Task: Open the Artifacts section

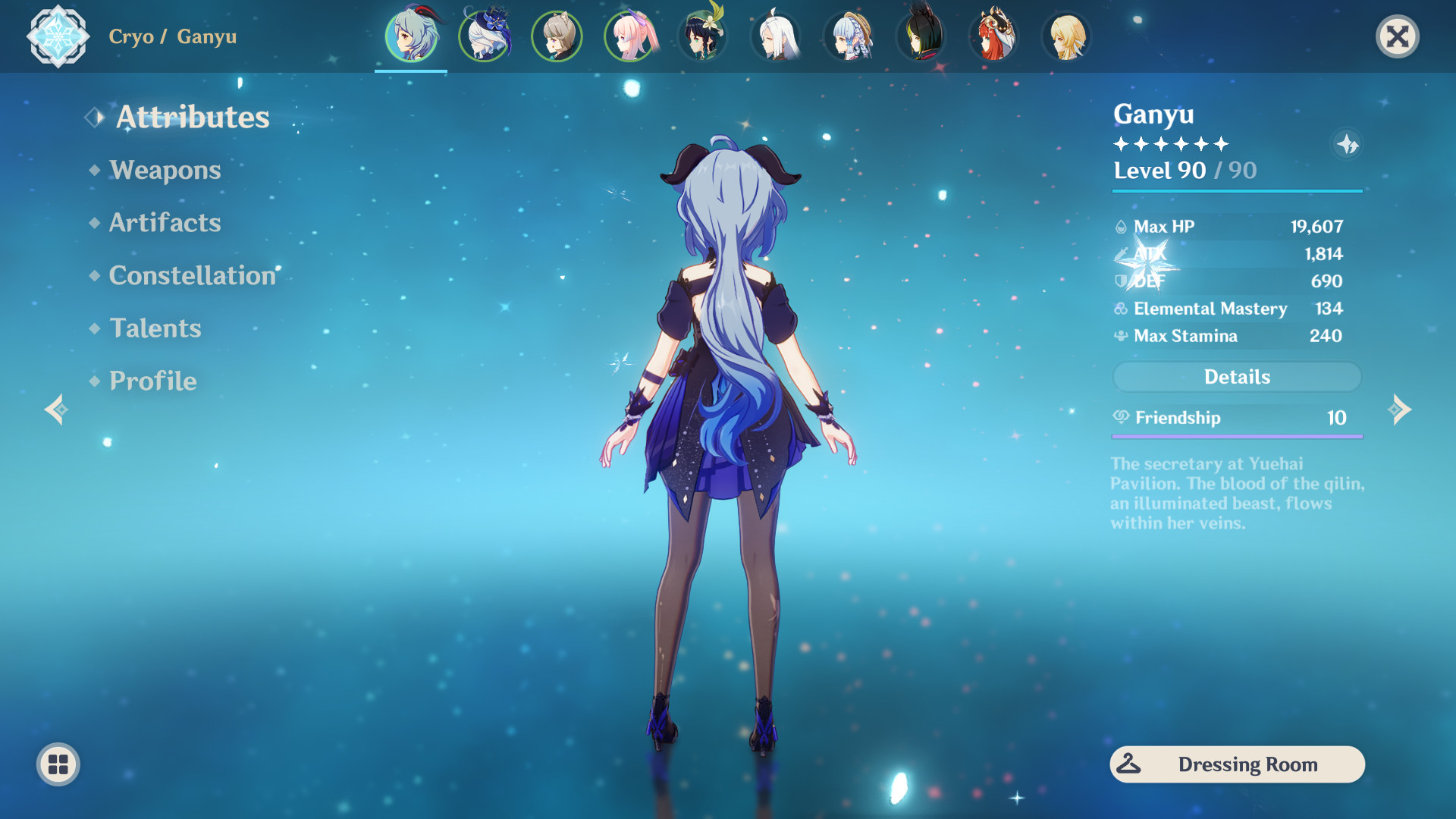Action: (165, 223)
